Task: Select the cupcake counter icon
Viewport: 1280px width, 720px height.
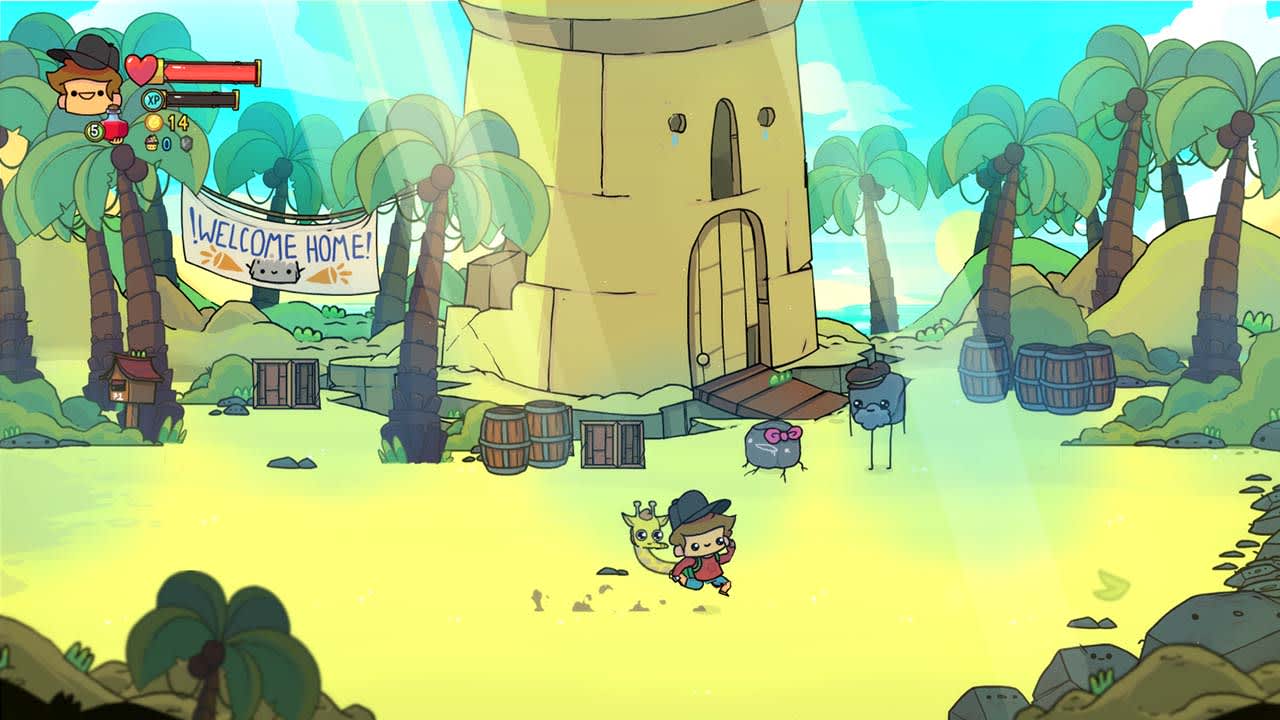Action: coord(151,143)
